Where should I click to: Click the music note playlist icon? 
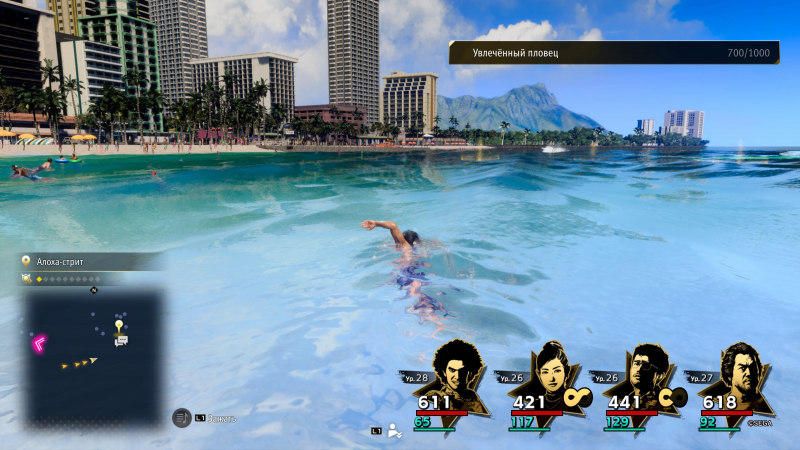tap(182, 417)
